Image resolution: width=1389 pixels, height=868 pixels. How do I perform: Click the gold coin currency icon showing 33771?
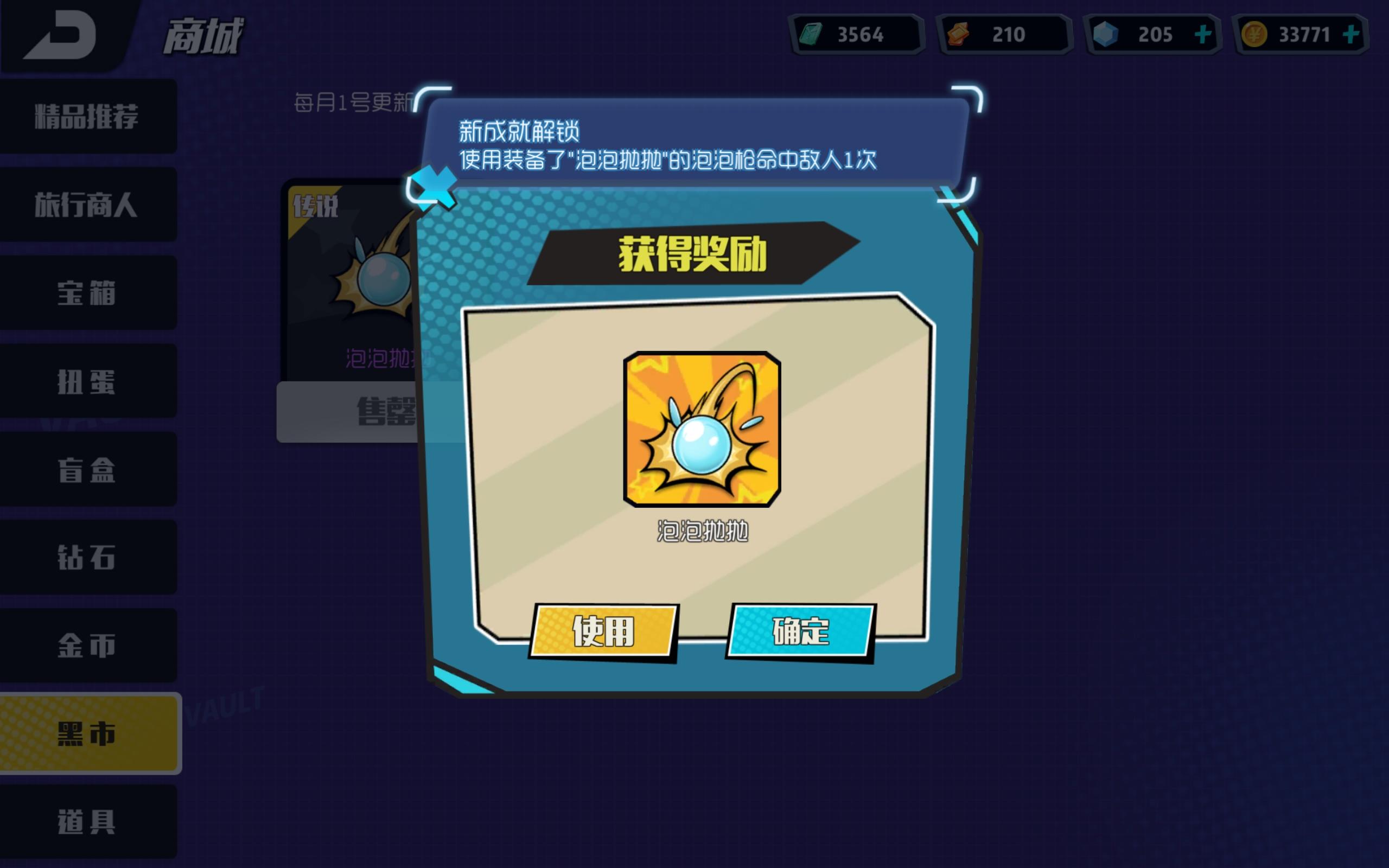[x=1254, y=34]
